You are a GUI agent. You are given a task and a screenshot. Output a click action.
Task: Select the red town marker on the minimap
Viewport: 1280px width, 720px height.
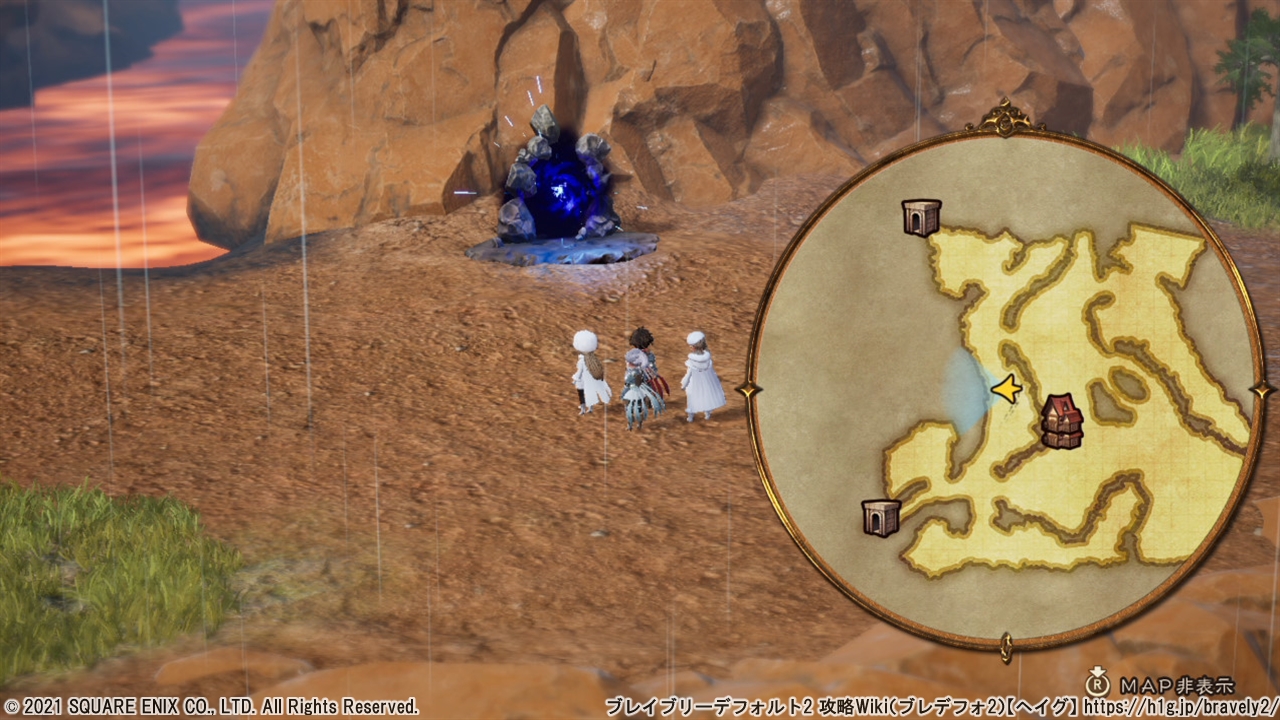tap(1062, 420)
